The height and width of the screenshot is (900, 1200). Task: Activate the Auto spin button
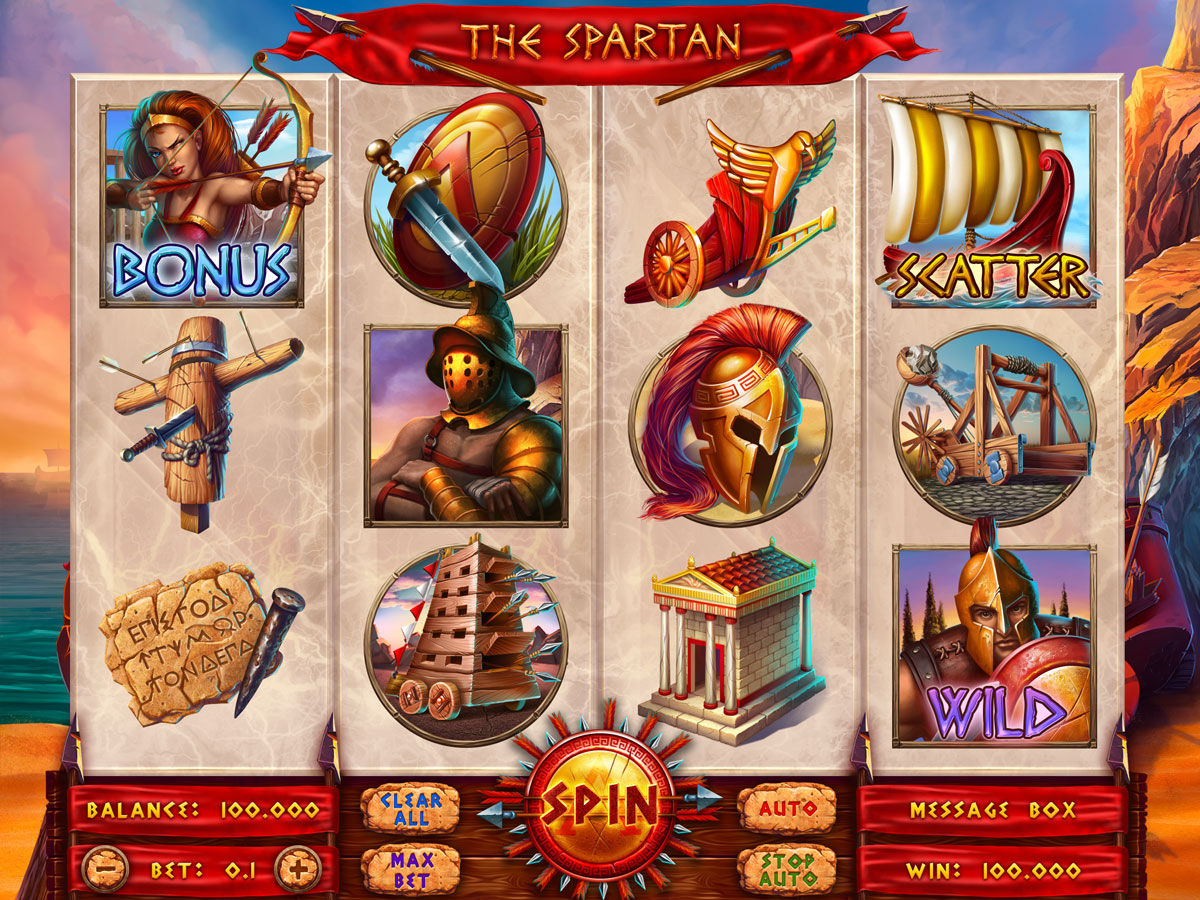pos(787,808)
